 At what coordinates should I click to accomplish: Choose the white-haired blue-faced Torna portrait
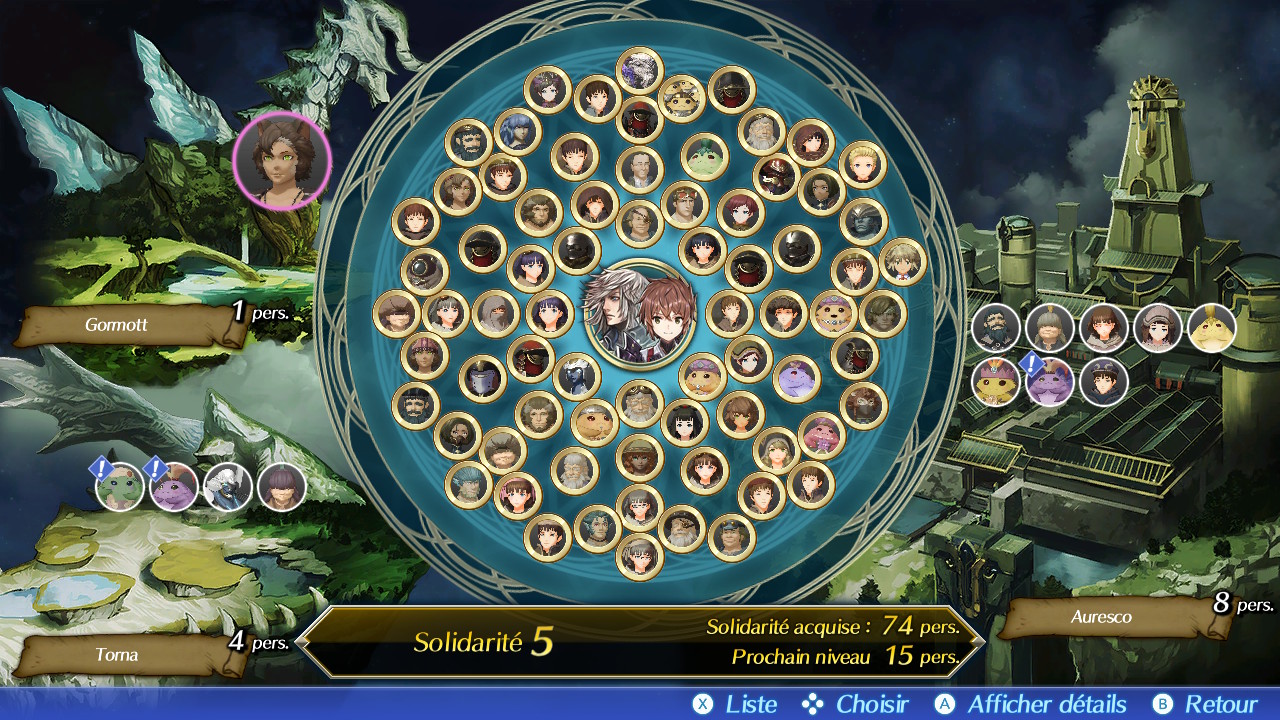pos(228,487)
